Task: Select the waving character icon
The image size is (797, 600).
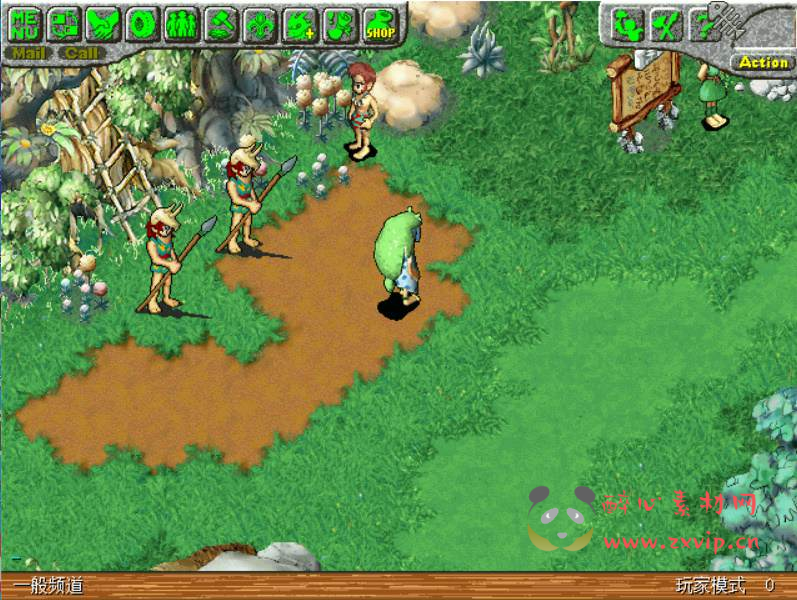Action: pyautogui.click(x=627, y=25)
